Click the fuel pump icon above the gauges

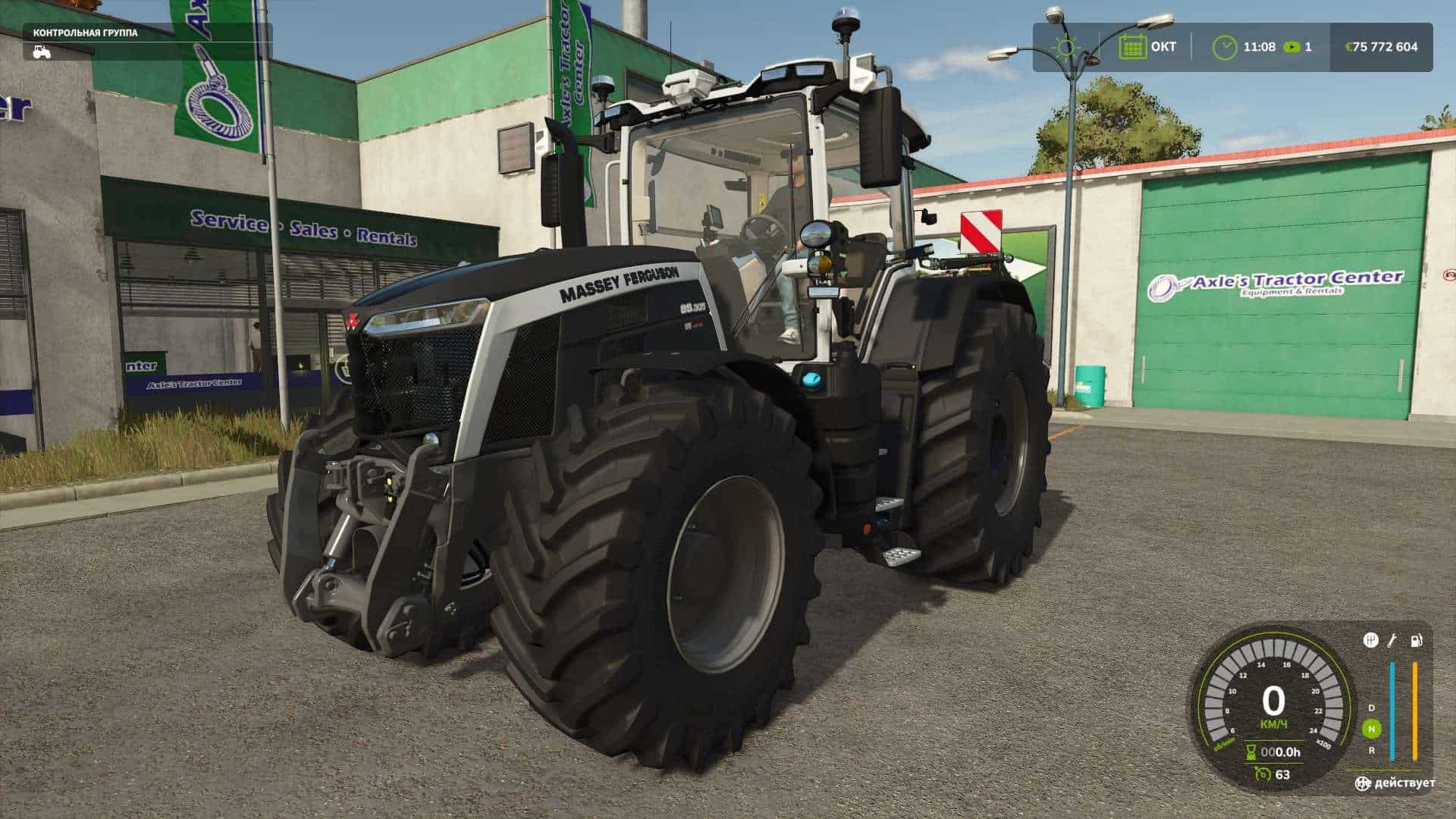pyautogui.click(x=1416, y=640)
